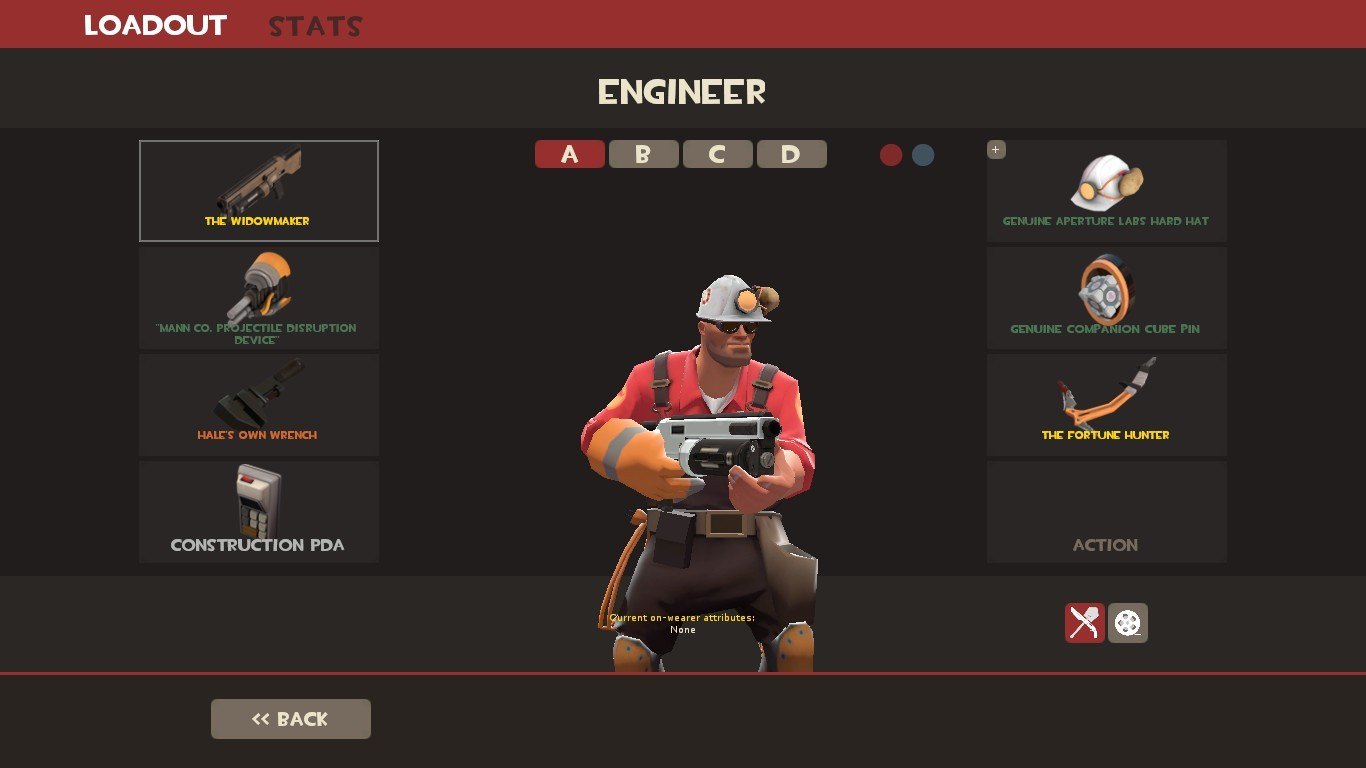
Task: Go back with the Back button
Action: coord(290,719)
